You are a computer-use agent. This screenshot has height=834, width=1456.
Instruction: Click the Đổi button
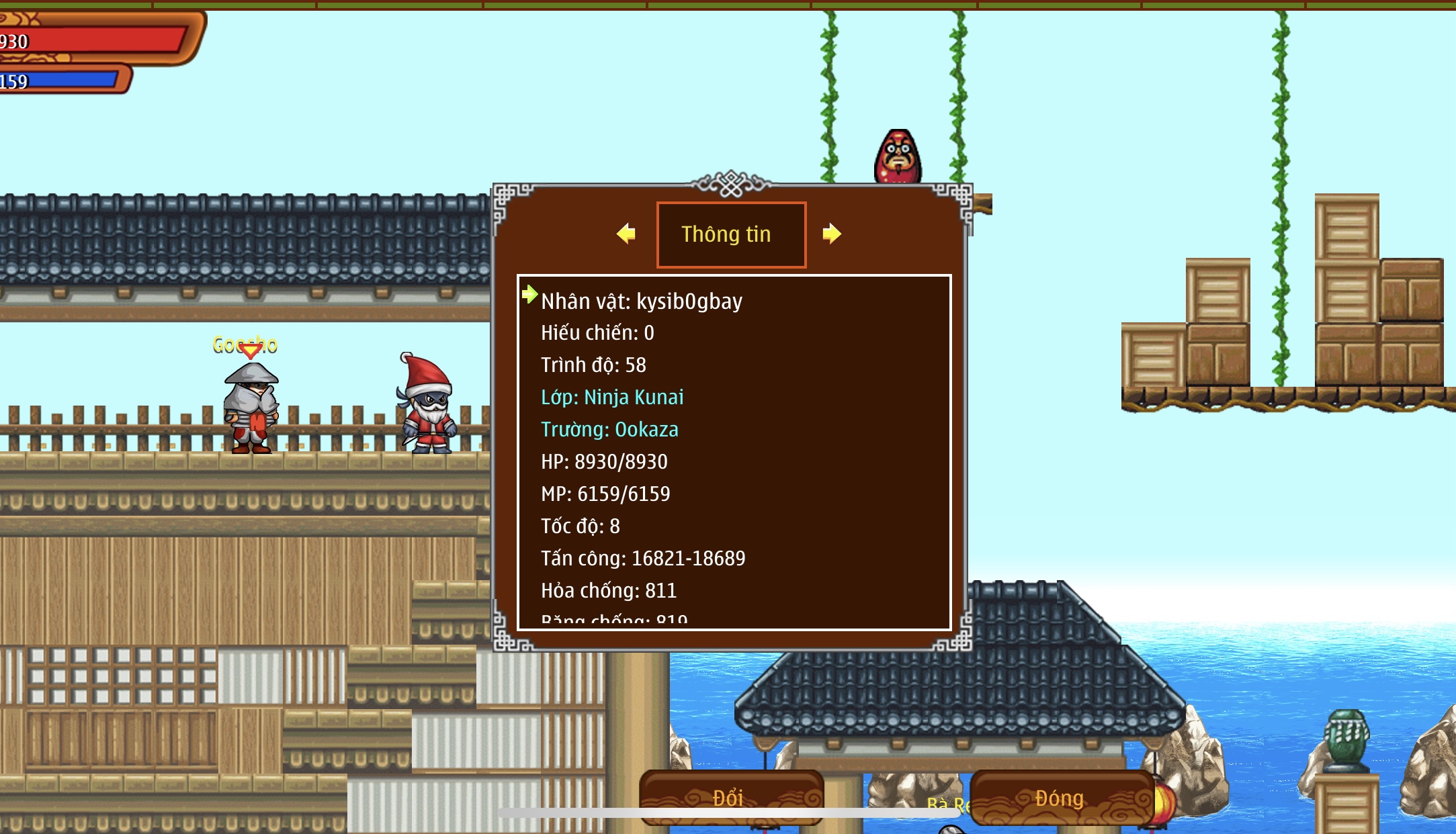(x=728, y=798)
